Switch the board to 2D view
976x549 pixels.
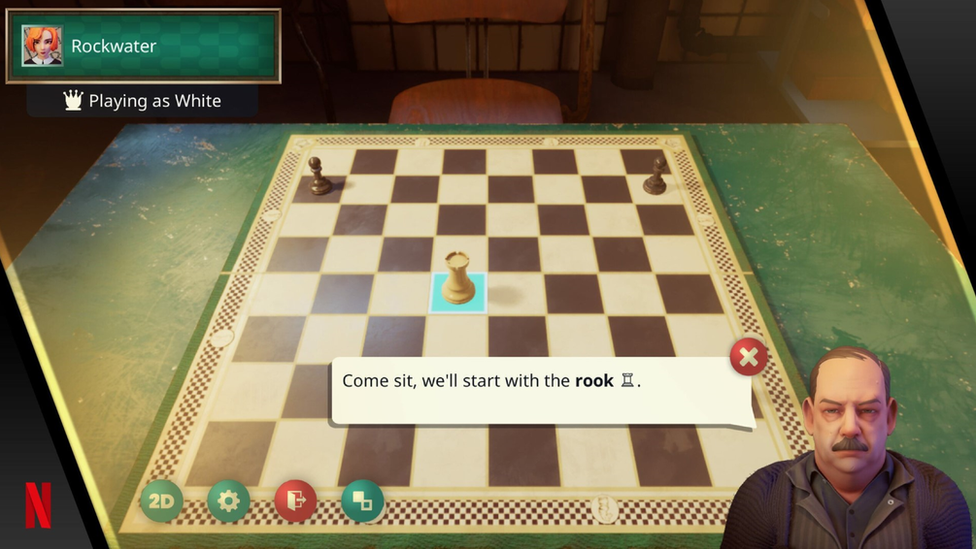click(x=161, y=501)
